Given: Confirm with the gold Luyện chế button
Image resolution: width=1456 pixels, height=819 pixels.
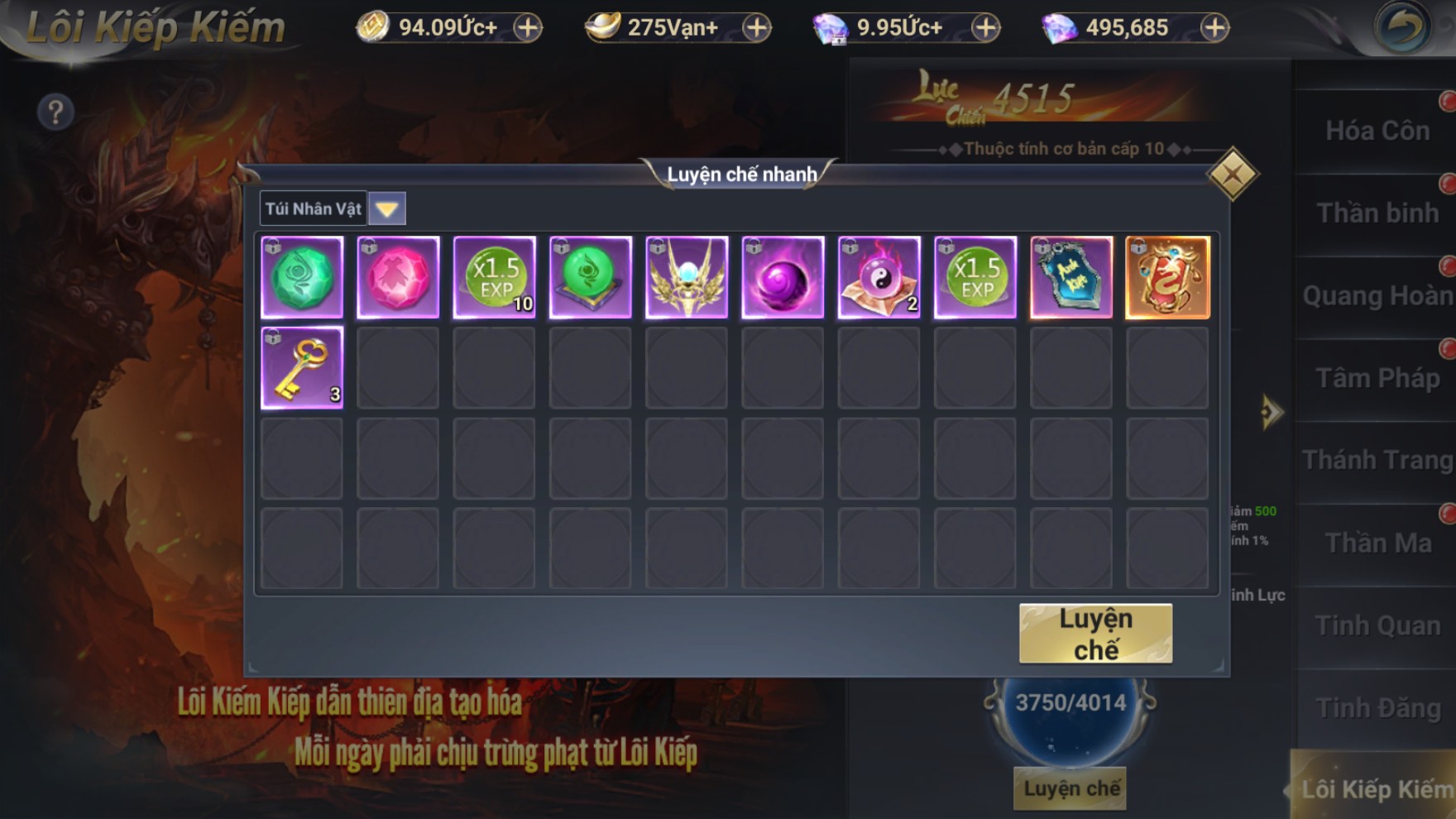Looking at the screenshot, I should (1095, 634).
